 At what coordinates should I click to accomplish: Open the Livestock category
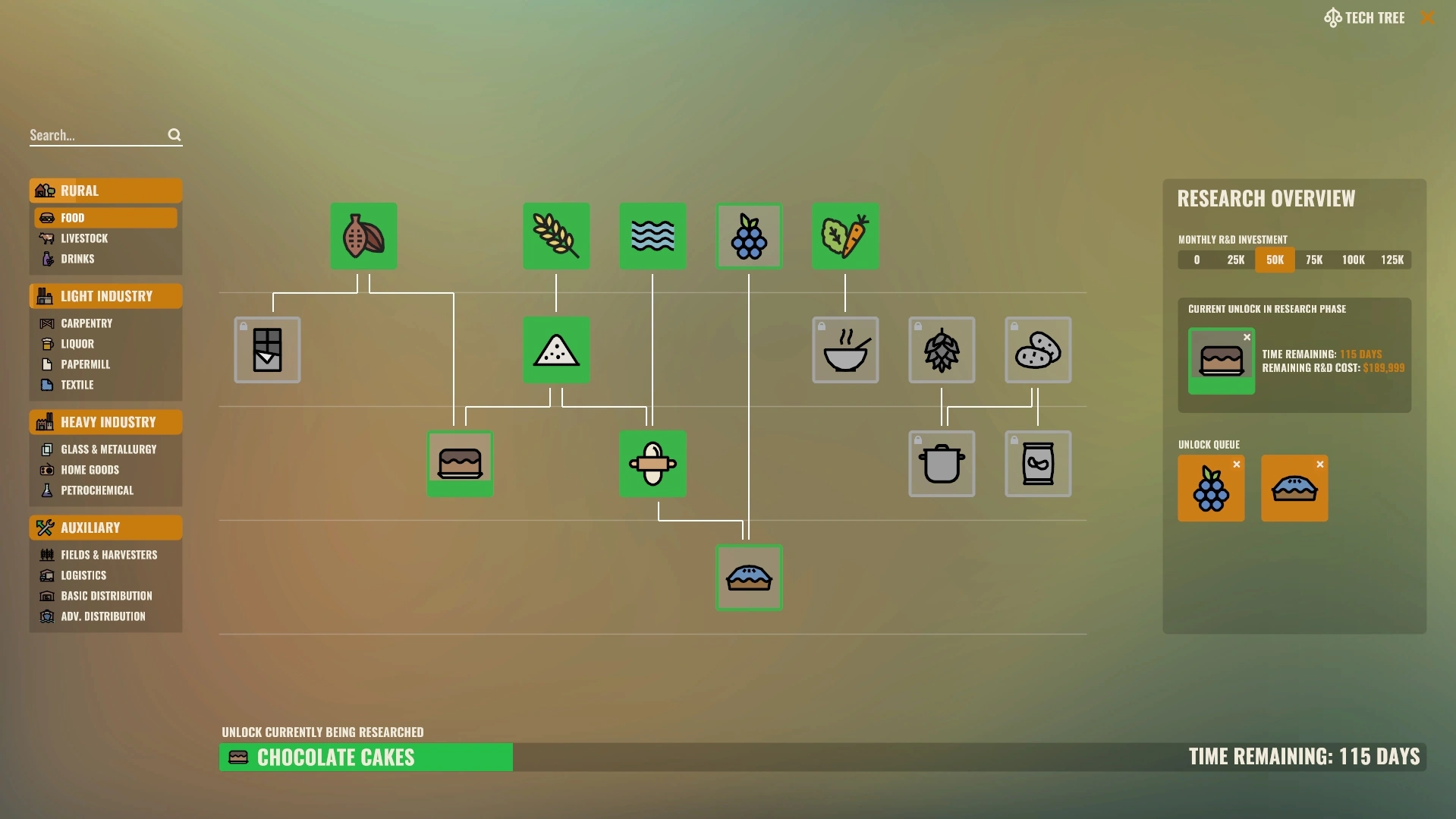[x=84, y=238]
